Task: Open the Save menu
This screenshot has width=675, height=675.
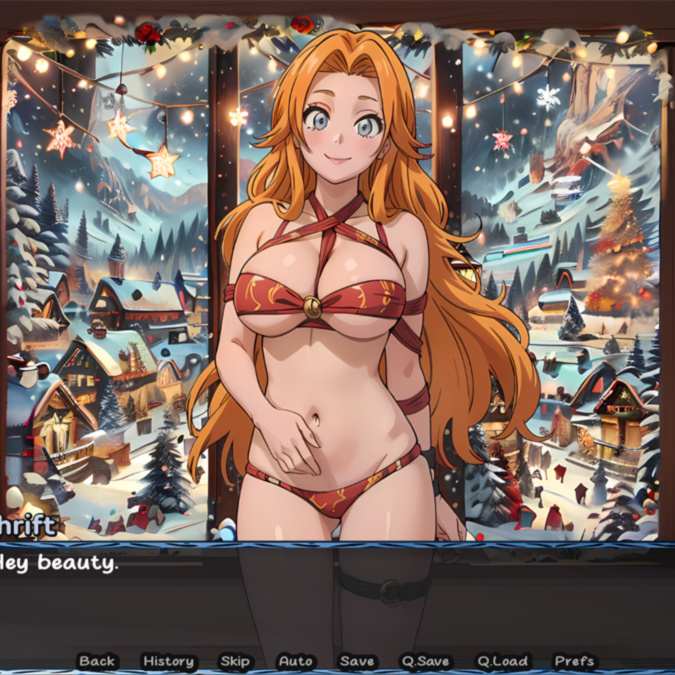Action: pyautogui.click(x=357, y=661)
